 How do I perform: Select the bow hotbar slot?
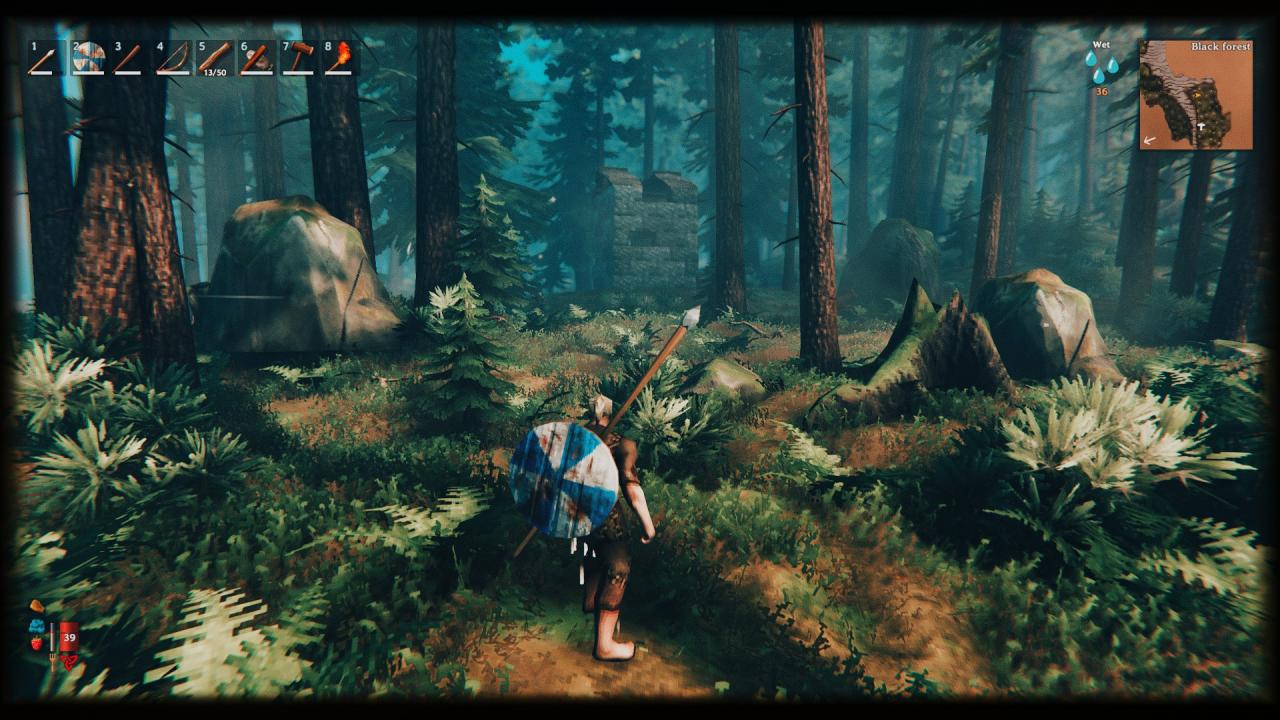pyautogui.click(x=172, y=58)
